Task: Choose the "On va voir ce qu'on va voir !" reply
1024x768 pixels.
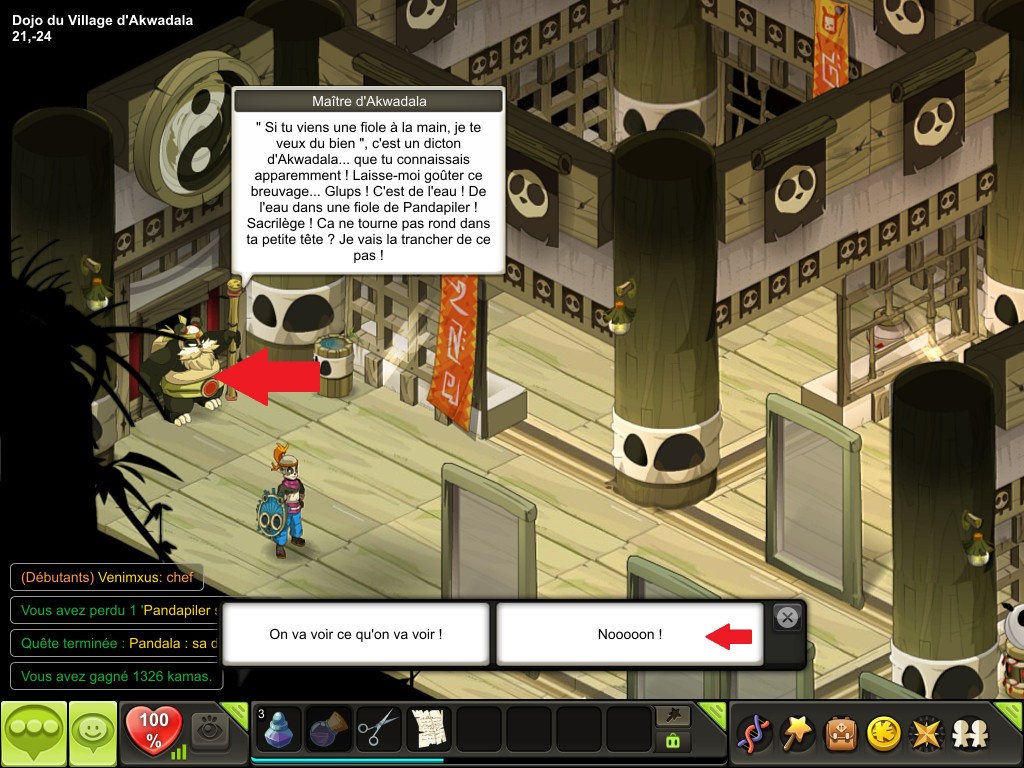Action: click(x=355, y=634)
